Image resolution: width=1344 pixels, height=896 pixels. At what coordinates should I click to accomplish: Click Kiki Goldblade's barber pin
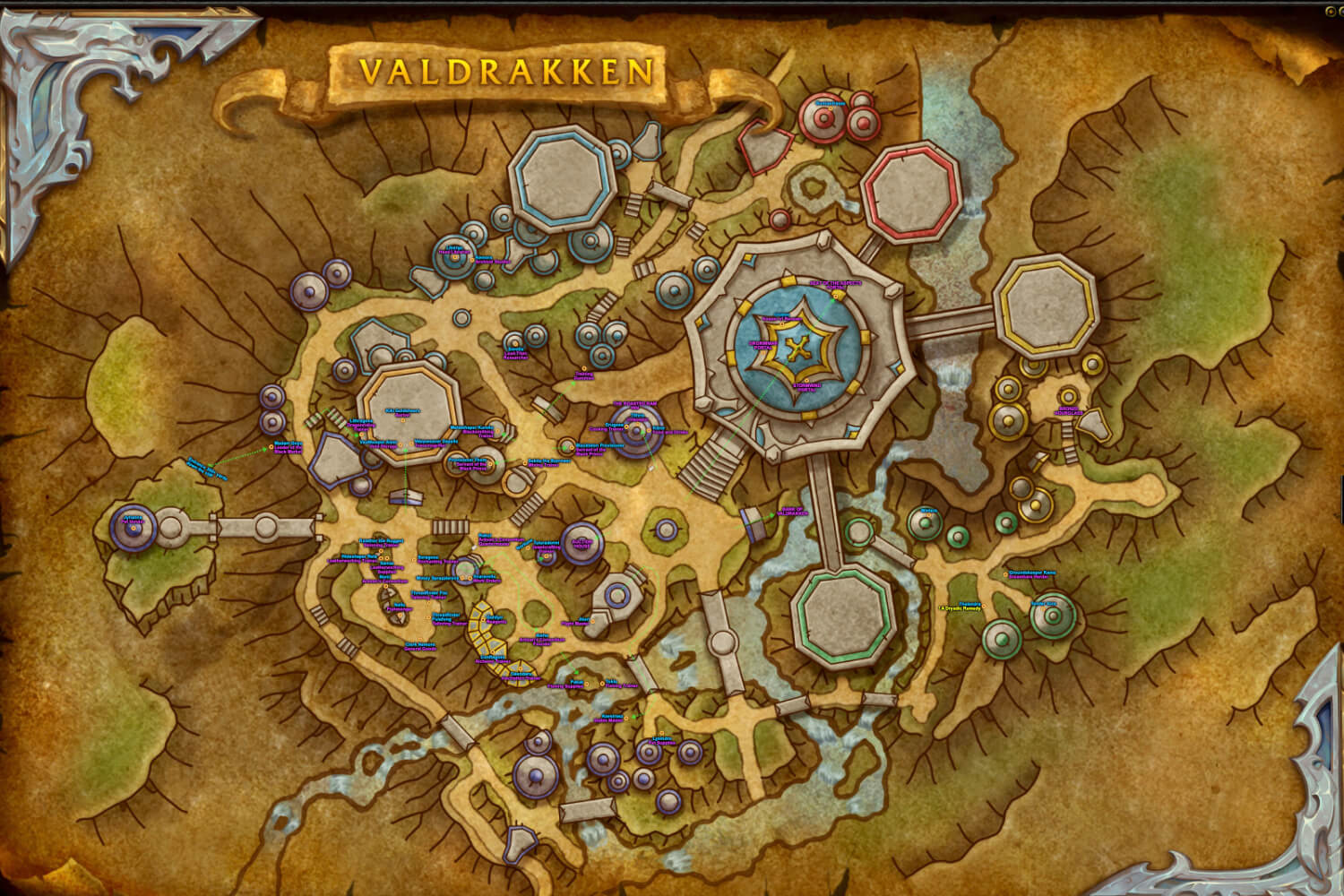coord(403,421)
